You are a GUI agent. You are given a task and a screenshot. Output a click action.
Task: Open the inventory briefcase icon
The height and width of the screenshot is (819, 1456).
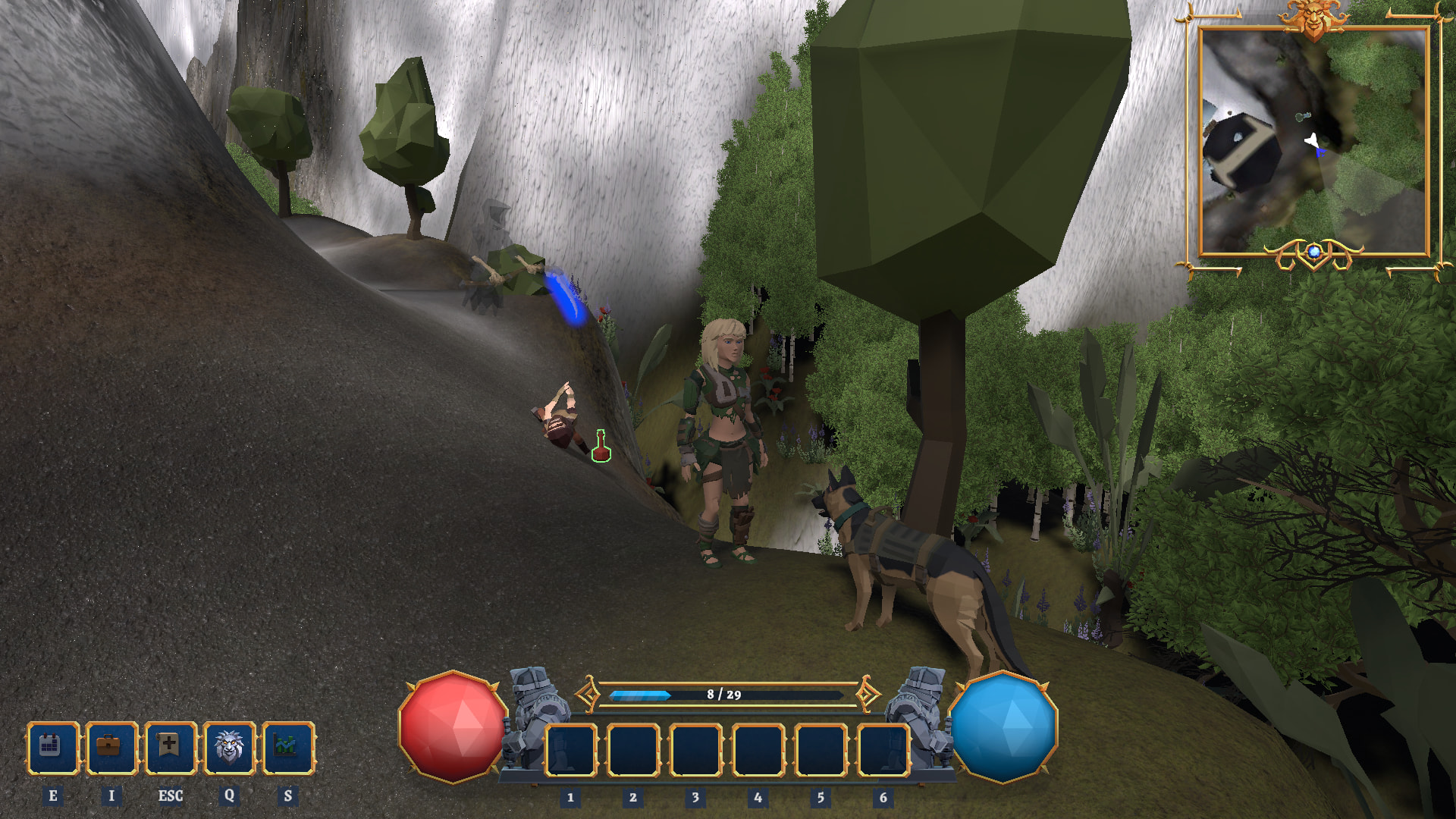pos(111,748)
